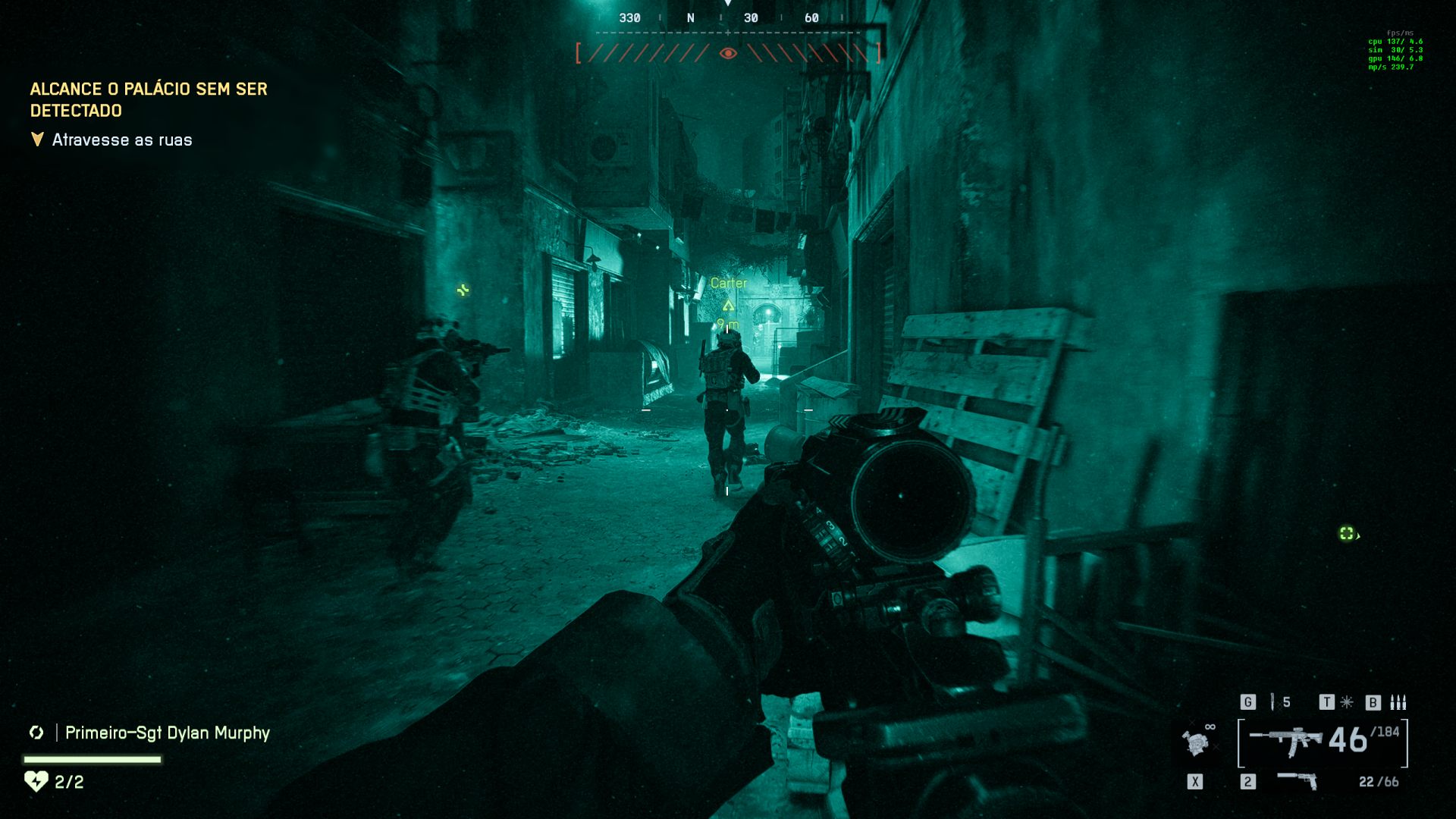The width and height of the screenshot is (1456, 819).
Task: Click the ammo bullets icon next to B key
Action: [x=1398, y=702]
